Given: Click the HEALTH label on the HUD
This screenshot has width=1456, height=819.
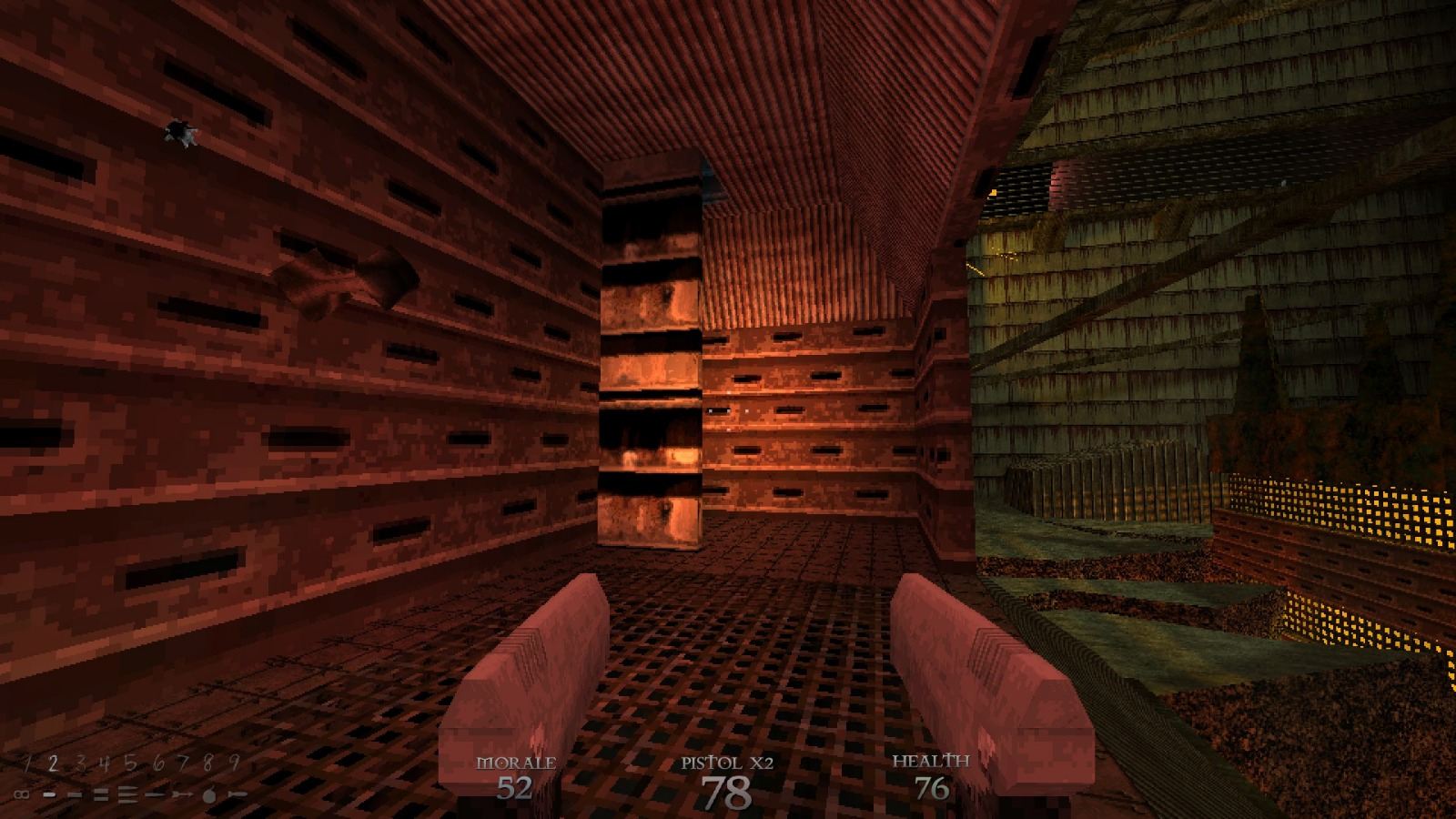Looking at the screenshot, I should click(930, 760).
